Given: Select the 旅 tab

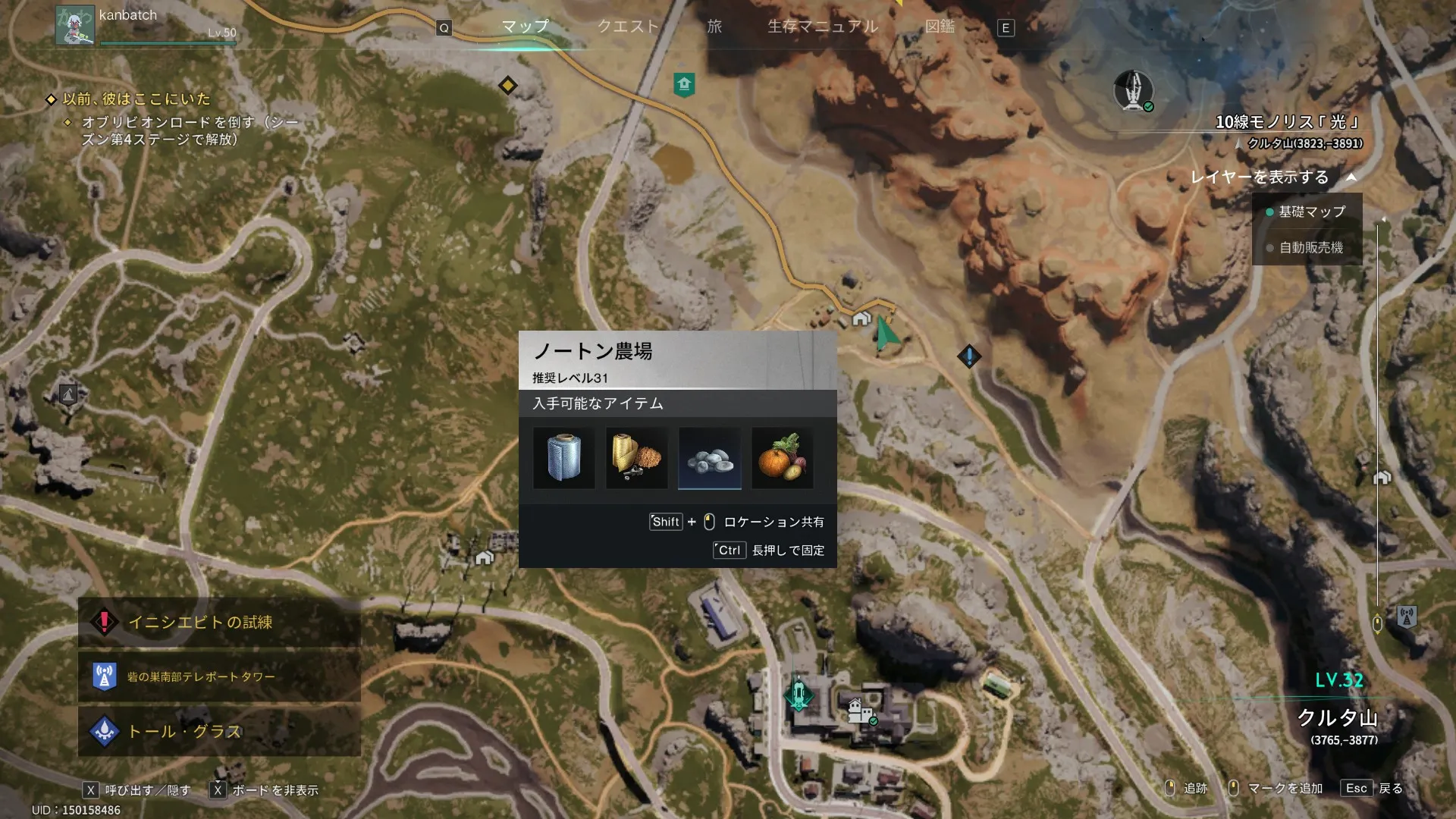Looking at the screenshot, I should (x=714, y=27).
